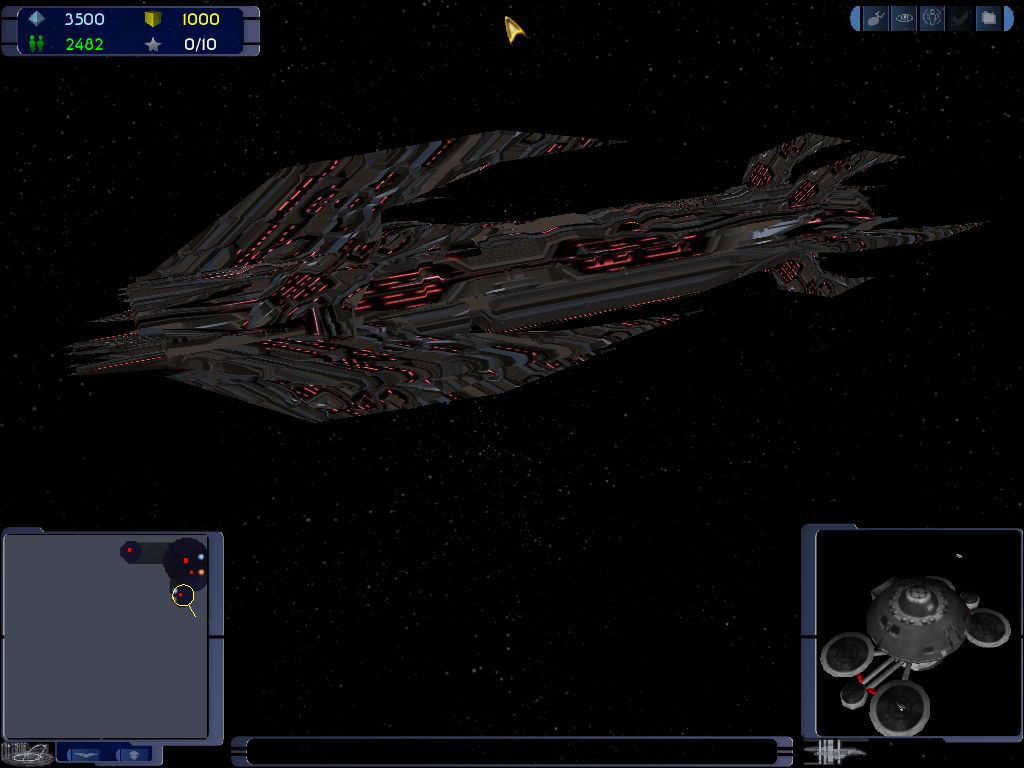The image size is (1024, 768).
Task: Click the sector minimap
Action: coord(106,636)
